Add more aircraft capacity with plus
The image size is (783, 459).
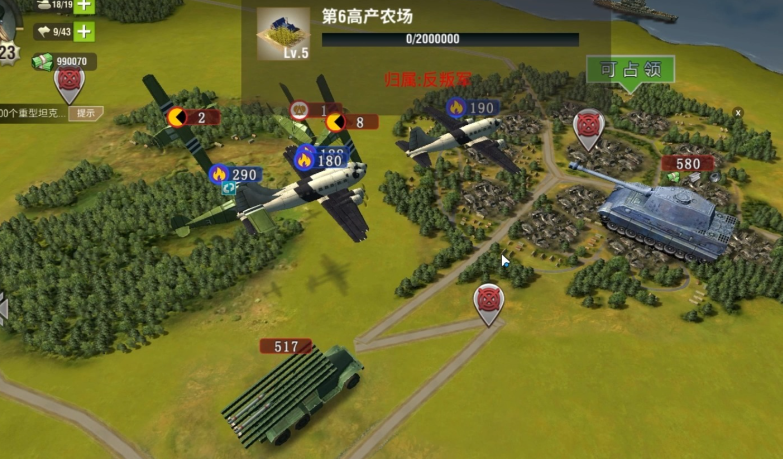click(x=84, y=31)
